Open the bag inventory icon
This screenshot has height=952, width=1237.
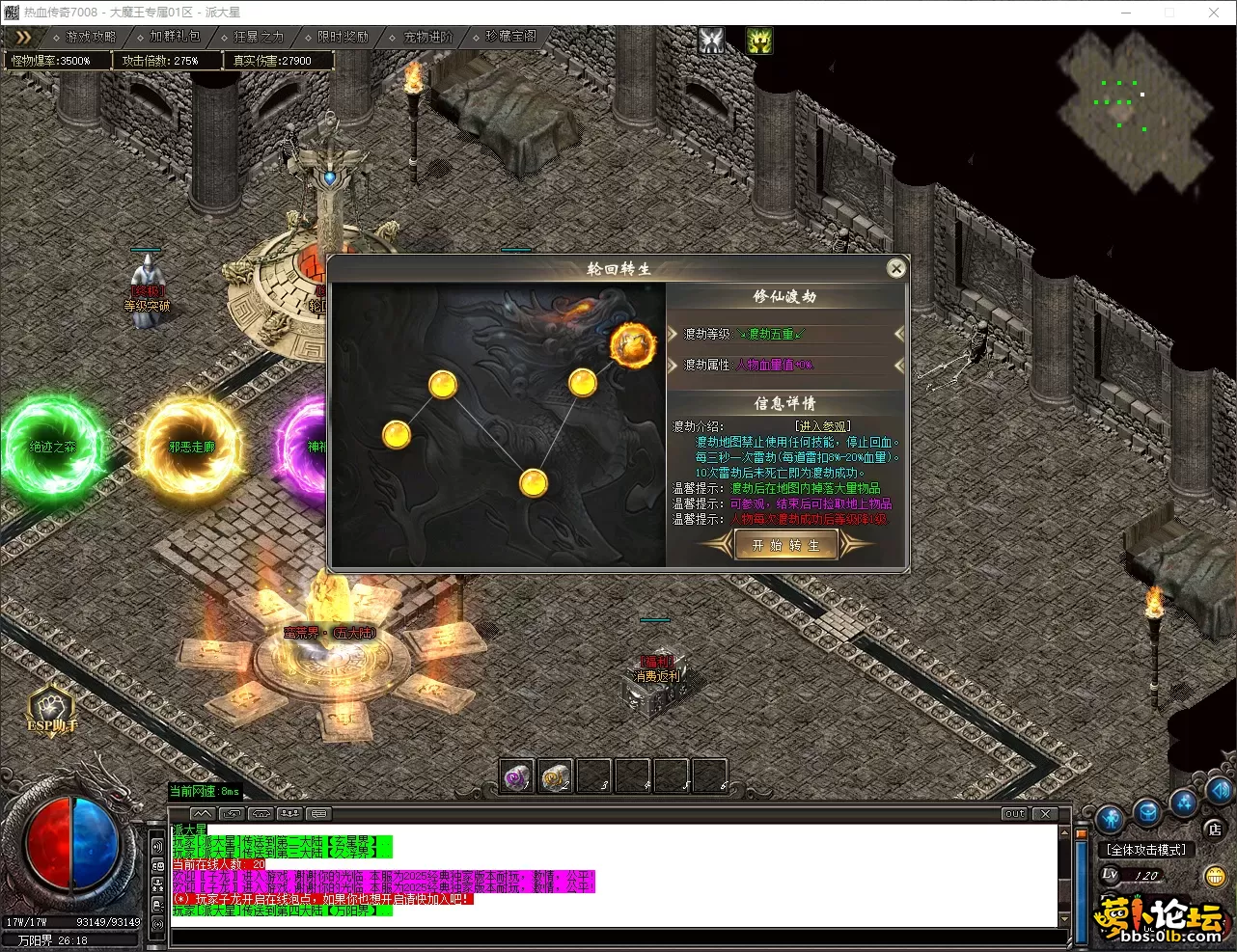click(1146, 812)
